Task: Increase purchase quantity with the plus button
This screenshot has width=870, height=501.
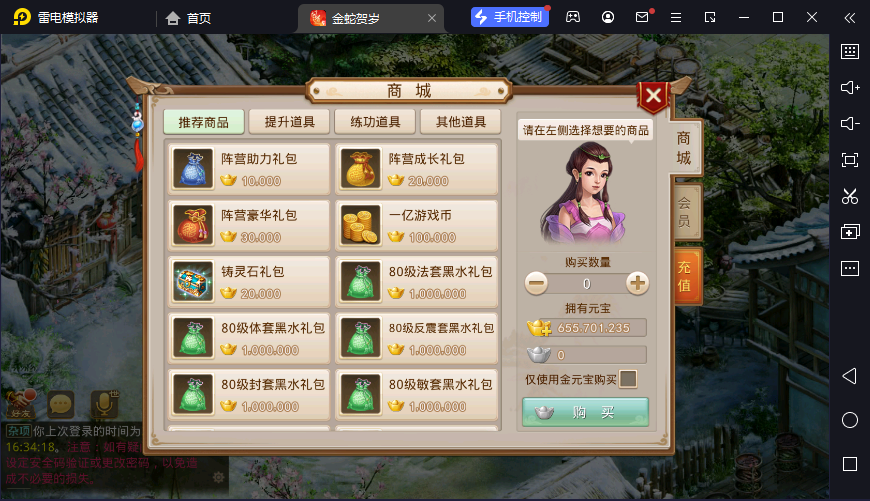Action: click(x=637, y=284)
